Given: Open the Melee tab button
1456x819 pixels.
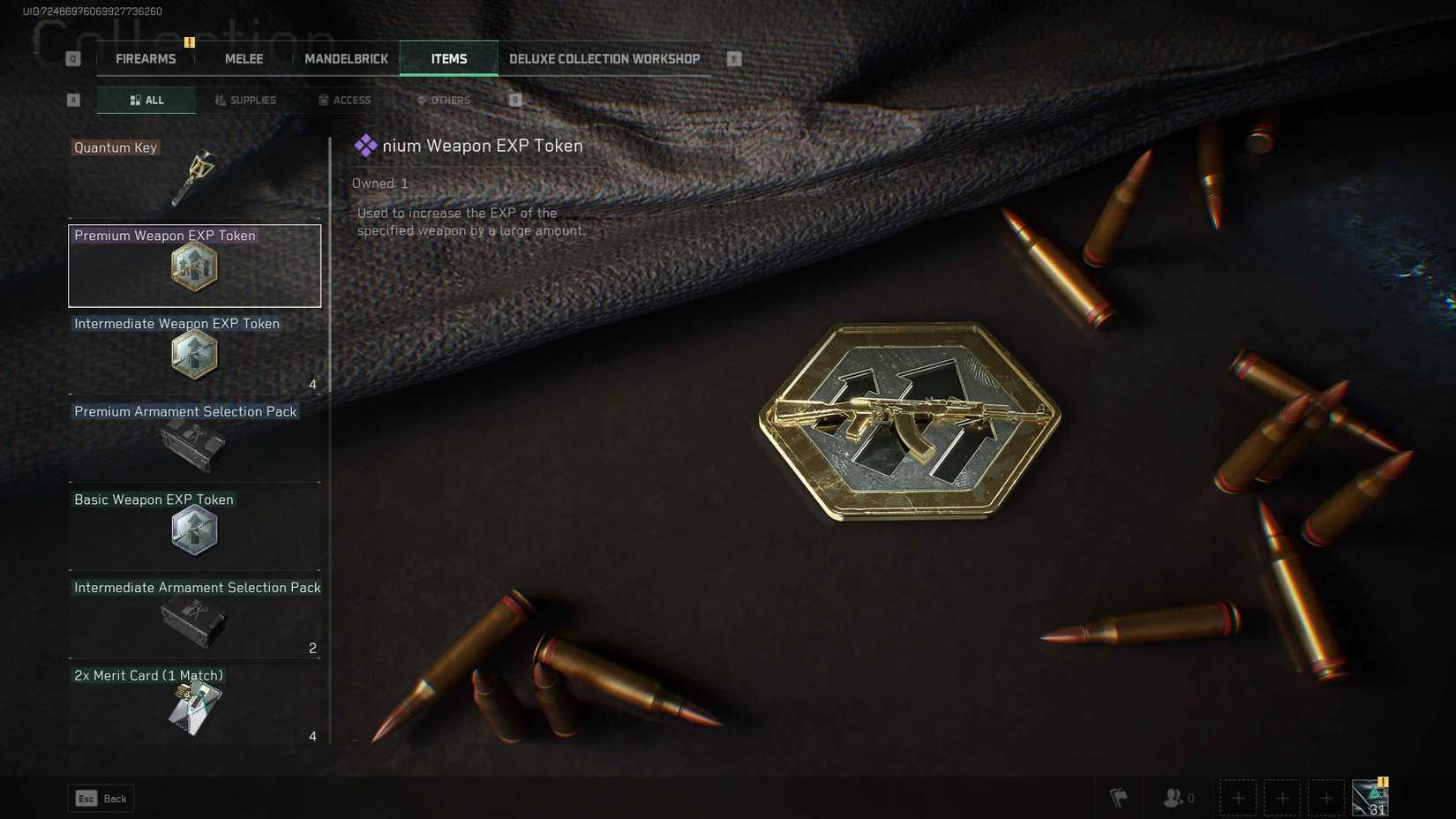Looking at the screenshot, I should coord(243,58).
